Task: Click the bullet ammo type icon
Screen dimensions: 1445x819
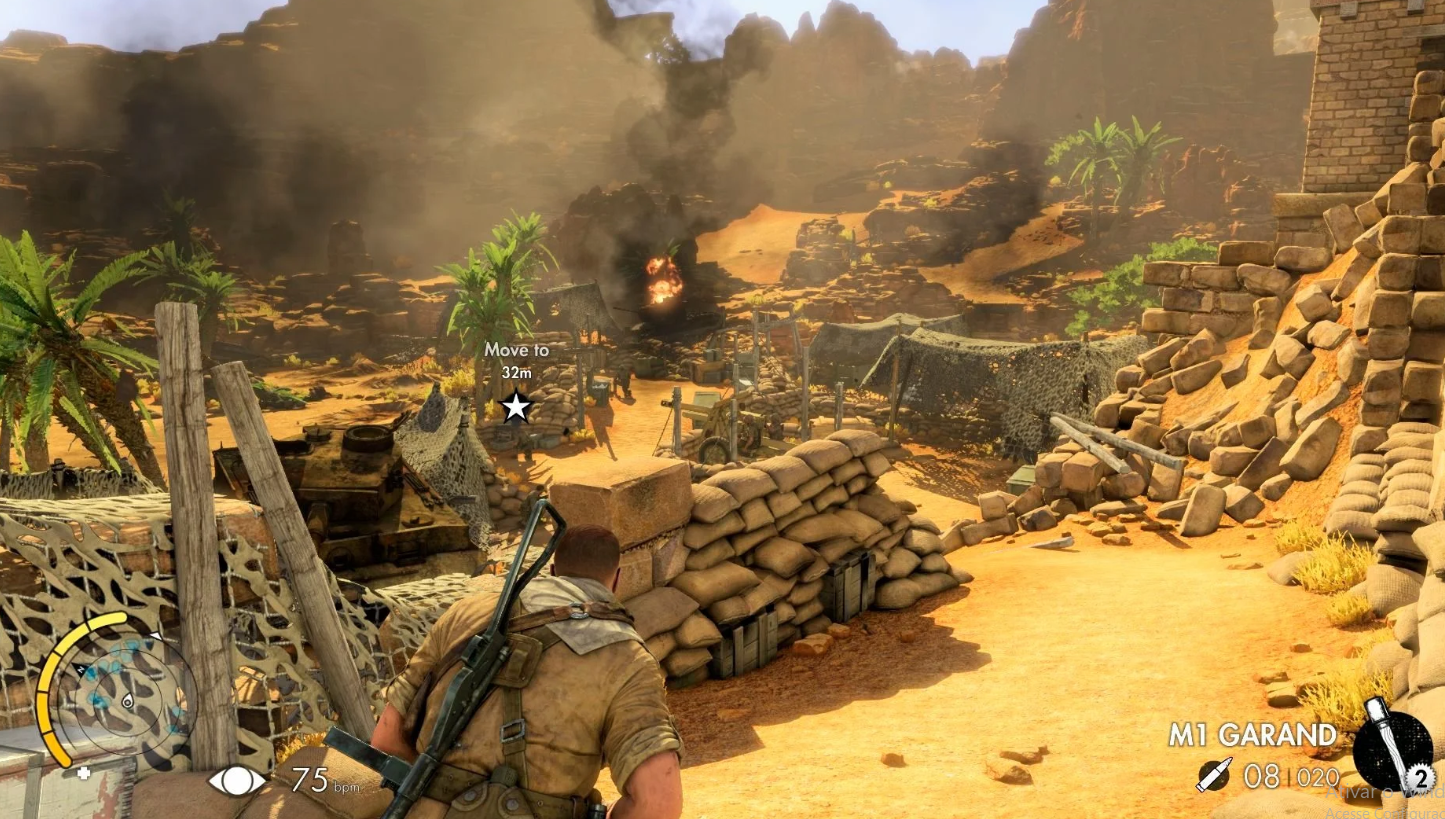Action: point(1214,774)
